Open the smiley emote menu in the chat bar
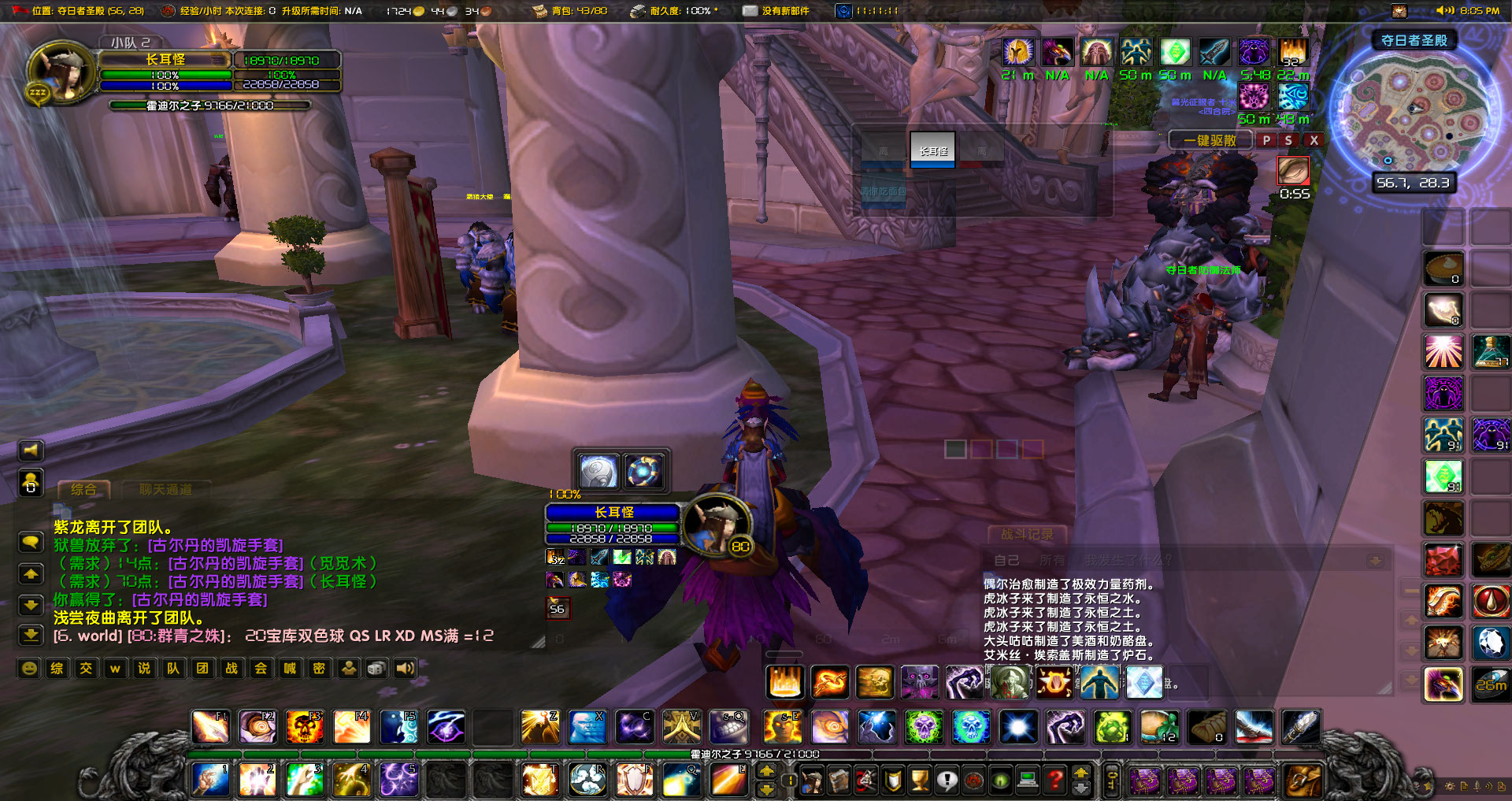Image resolution: width=1512 pixels, height=801 pixels. pyautogui.click(x=29, y=668)
